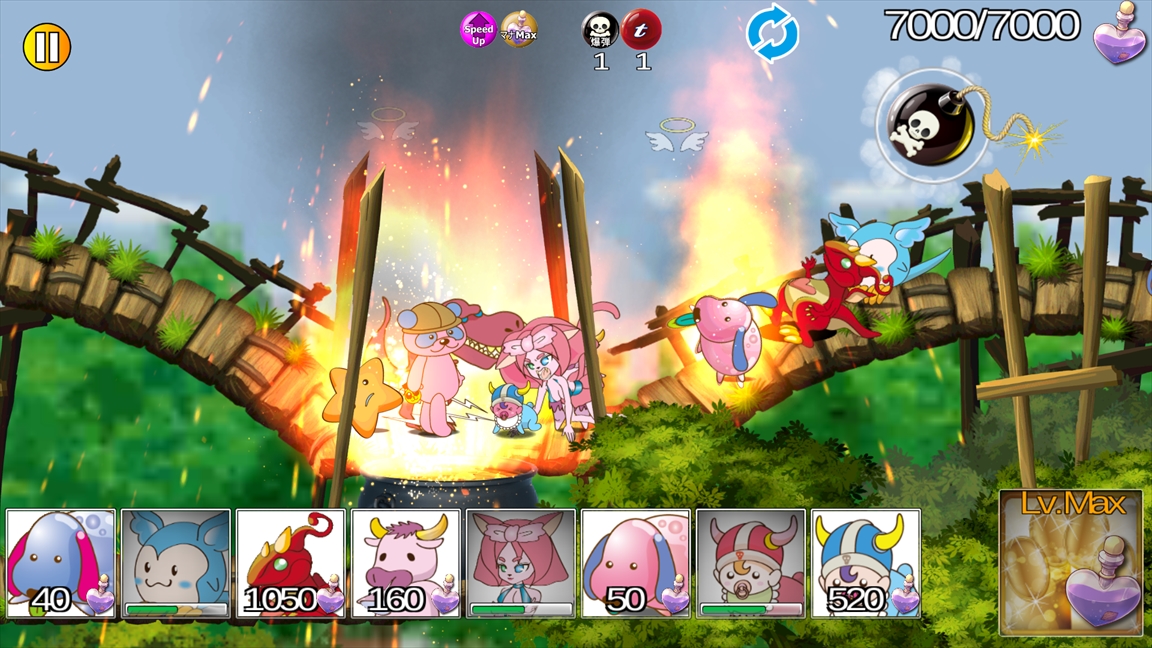Viewport: 1152px width, 648px height.
Task: Activate the purple Speed Up icon
Action: pyautogui.click(x=478, y=30)
